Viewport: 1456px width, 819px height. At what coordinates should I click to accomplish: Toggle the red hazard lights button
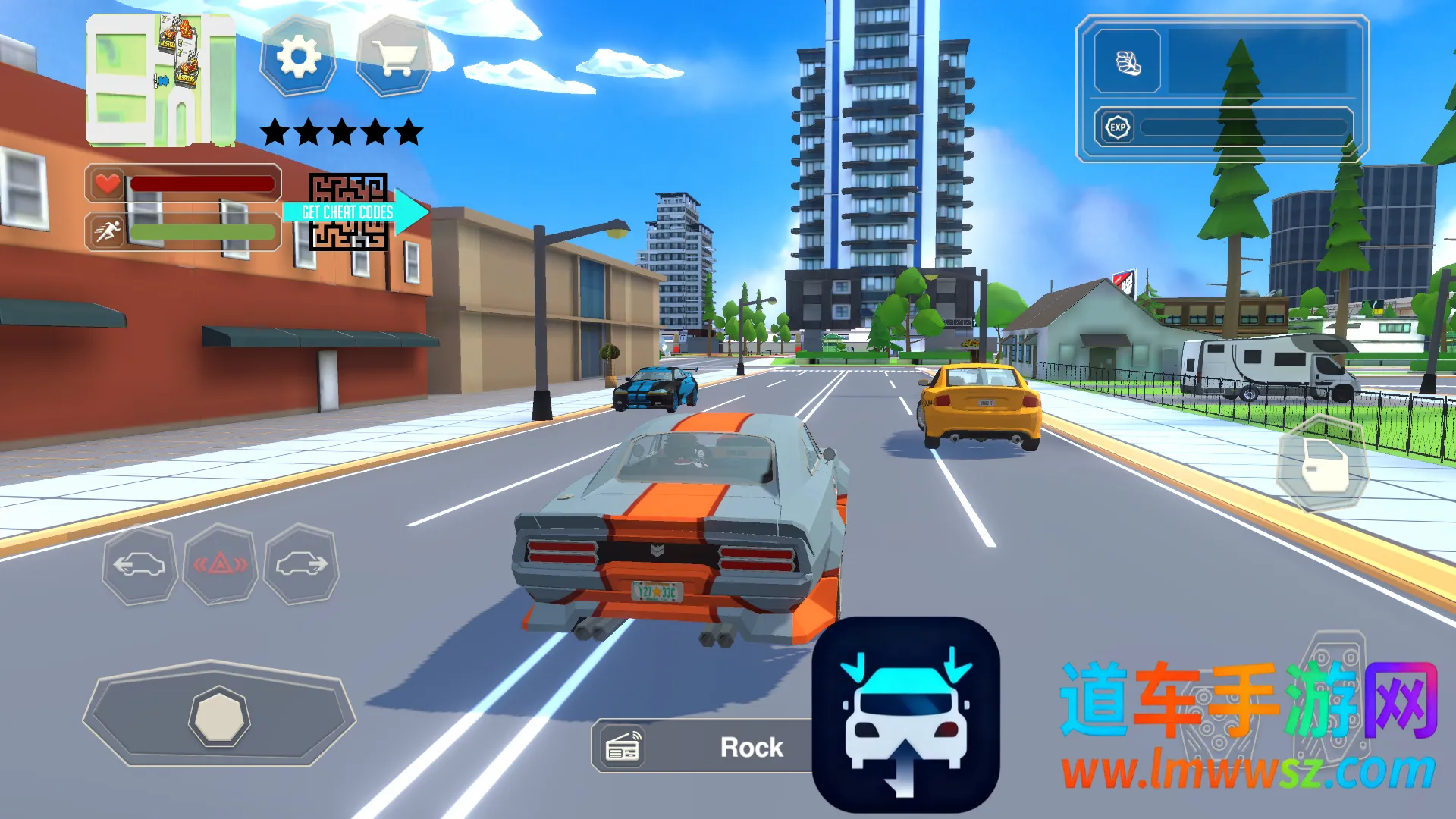[x=220, y=565]
